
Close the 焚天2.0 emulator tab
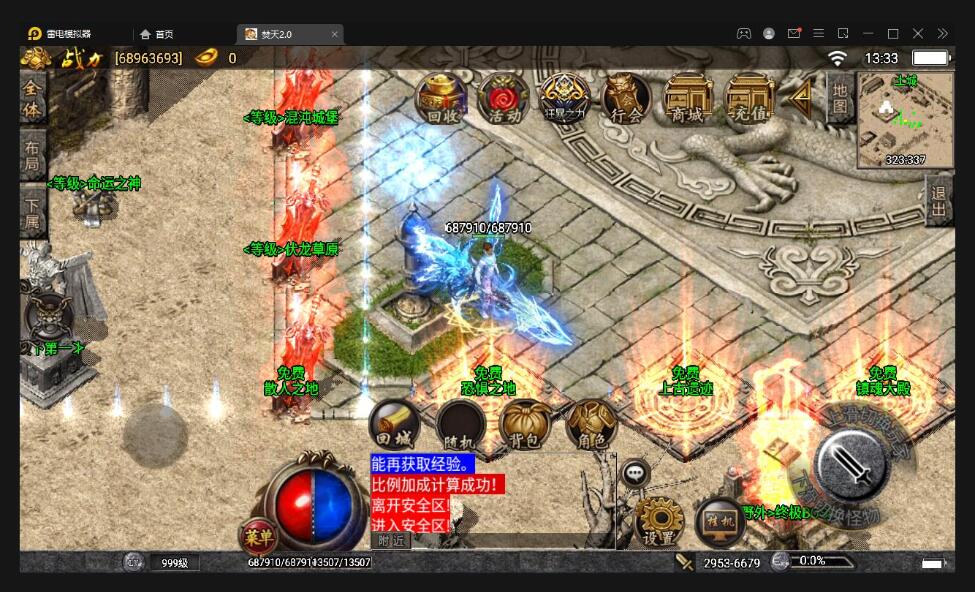pyautogui.click(x=335, y=34)
